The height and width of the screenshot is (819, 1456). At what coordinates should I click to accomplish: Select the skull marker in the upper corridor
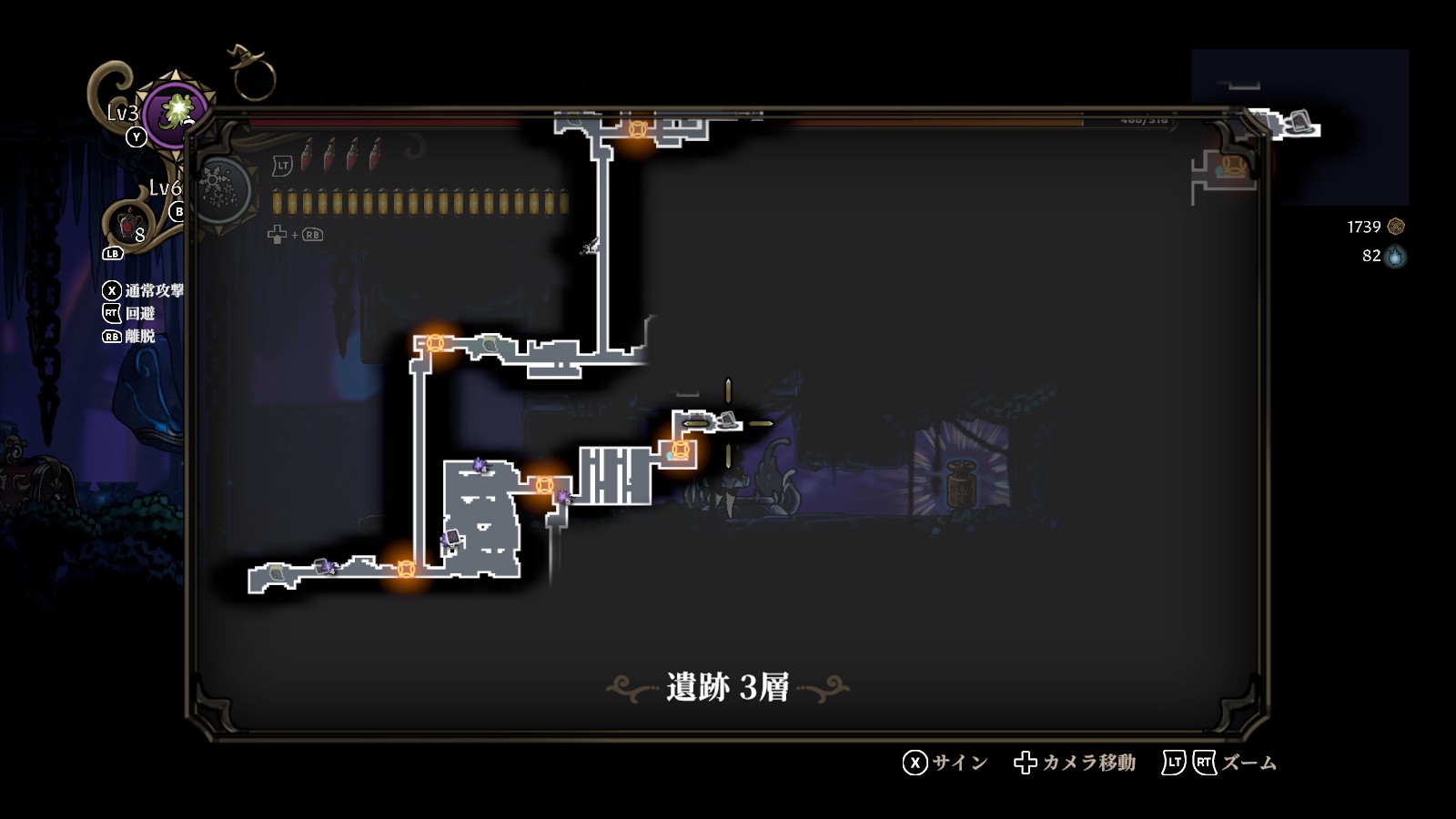point(490,344)
